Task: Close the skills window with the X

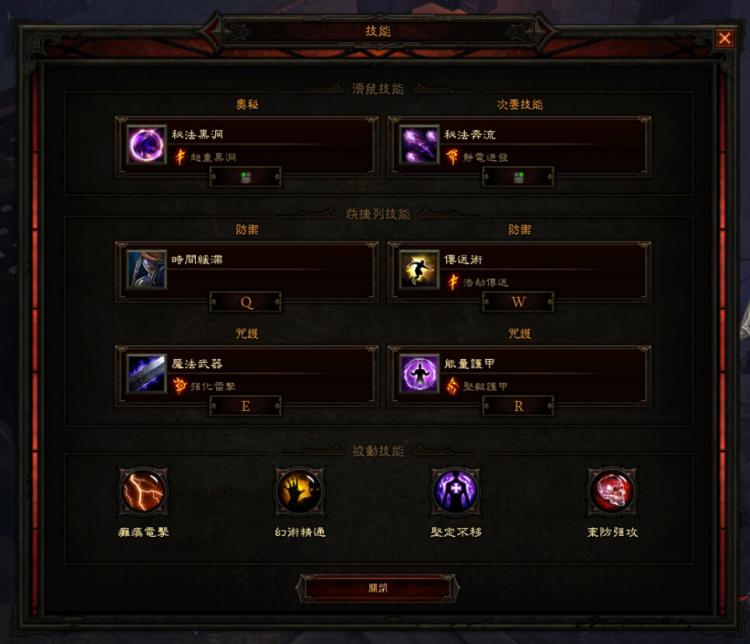Action: click(724, 39)
